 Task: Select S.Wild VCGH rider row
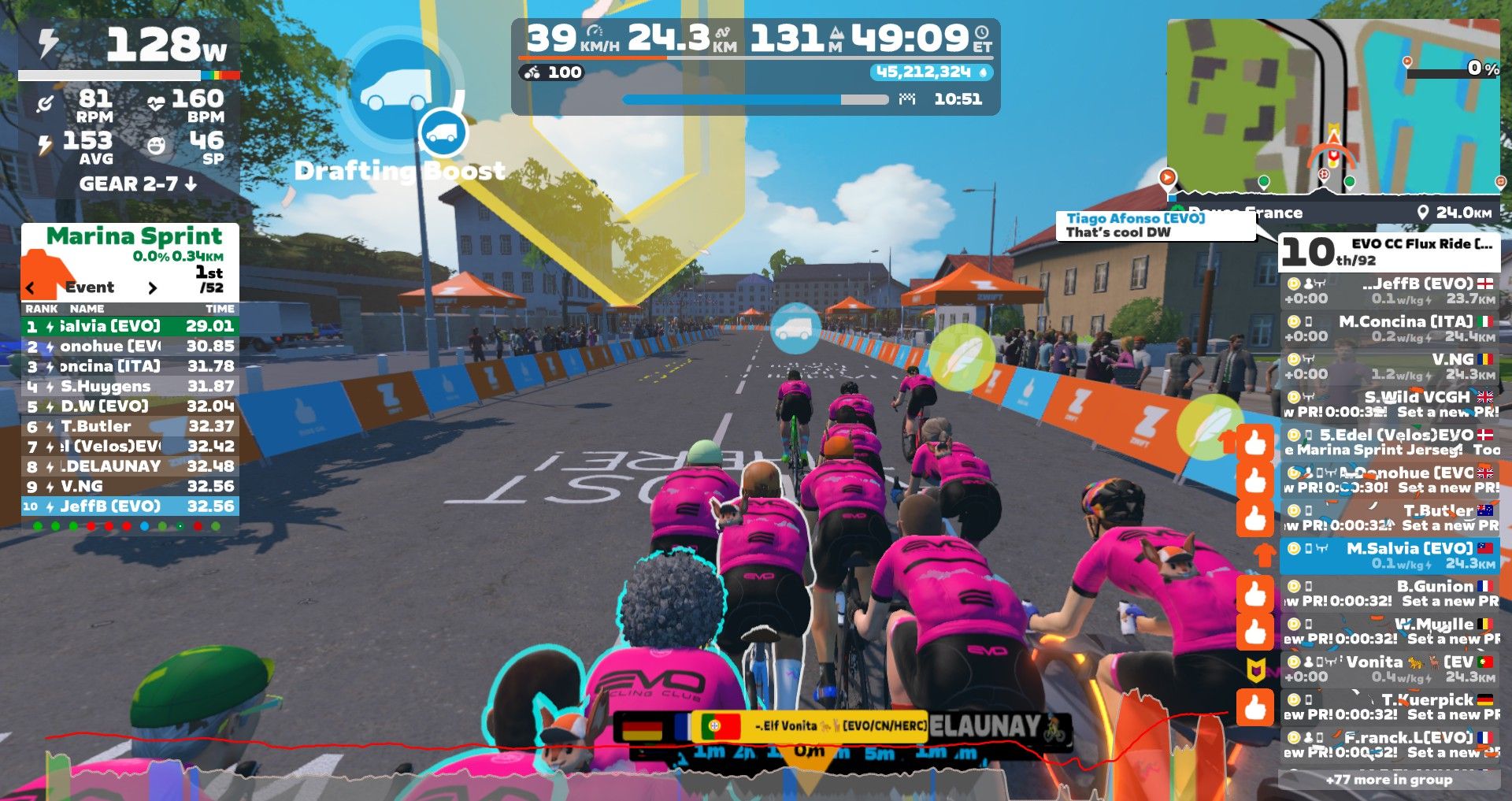(x=1390, y=404)
